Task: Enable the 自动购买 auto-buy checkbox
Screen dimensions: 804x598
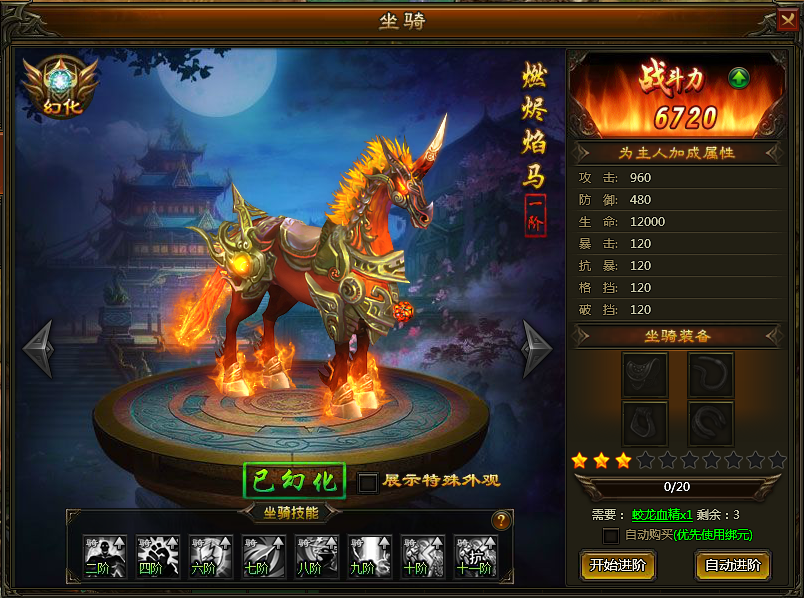Action: 611,535
